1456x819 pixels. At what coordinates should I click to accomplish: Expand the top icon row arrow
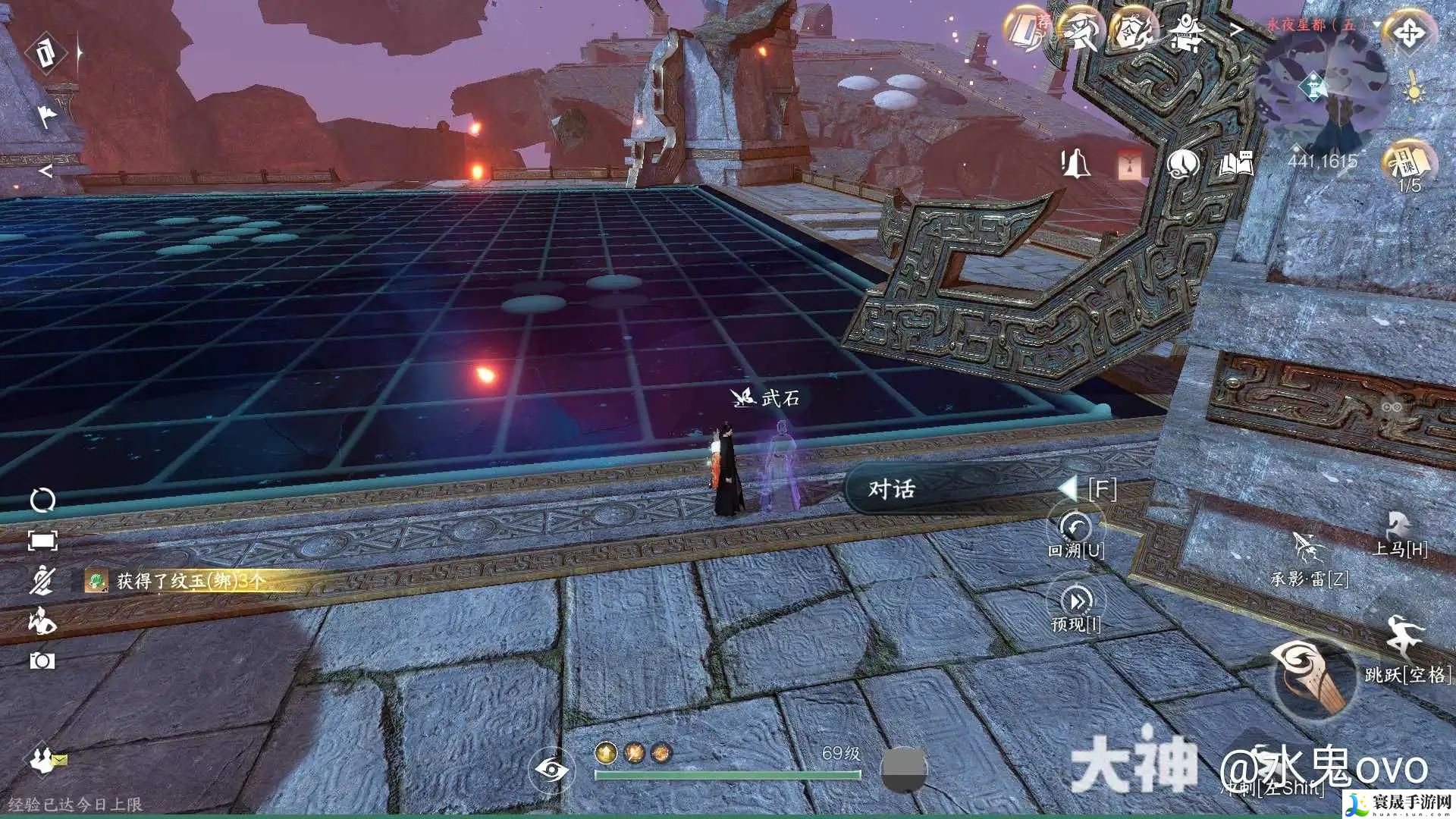[x=1237, y=30]
